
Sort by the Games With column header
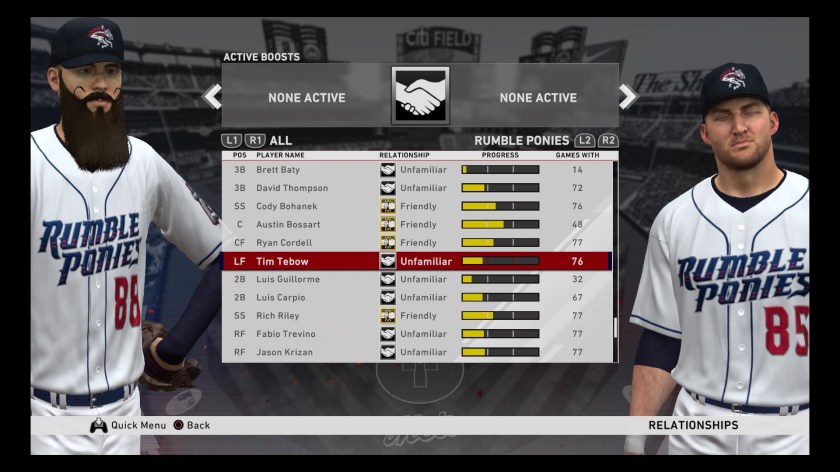[577, 155]
